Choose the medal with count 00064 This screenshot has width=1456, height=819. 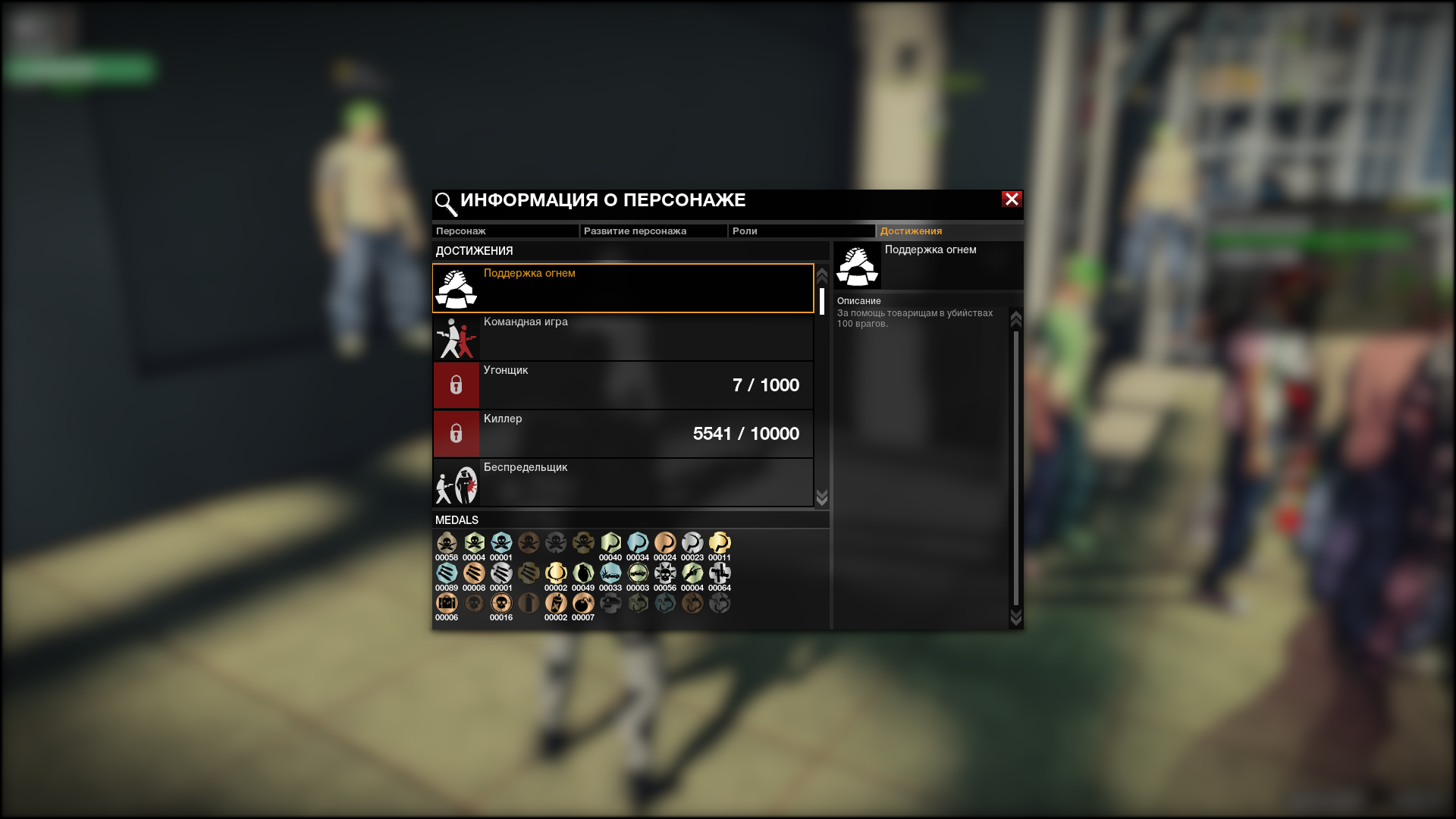[x=720, y=573]
